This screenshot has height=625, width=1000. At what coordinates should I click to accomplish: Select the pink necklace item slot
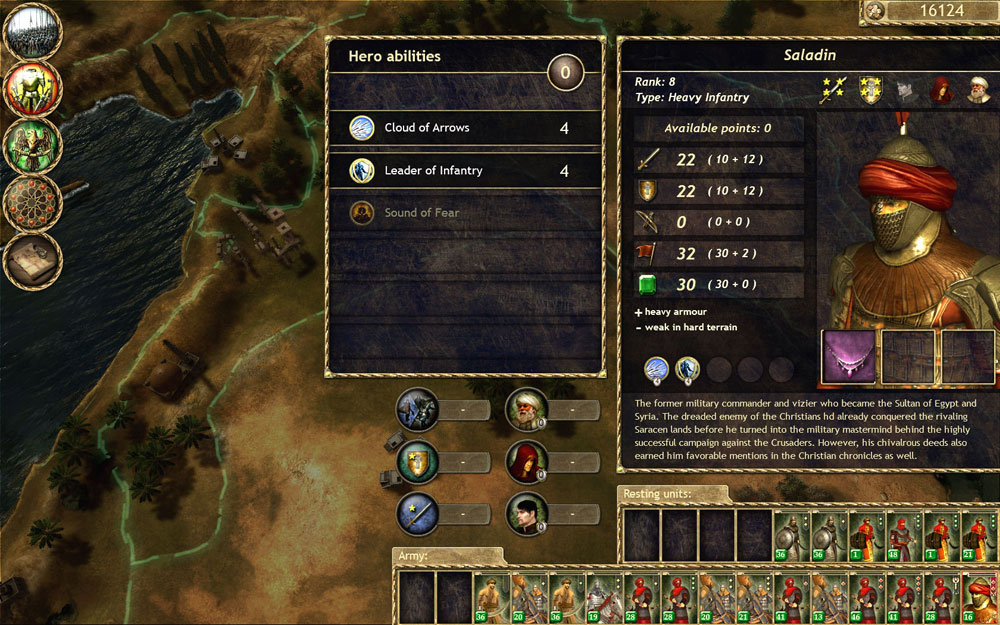pos(849,357)
